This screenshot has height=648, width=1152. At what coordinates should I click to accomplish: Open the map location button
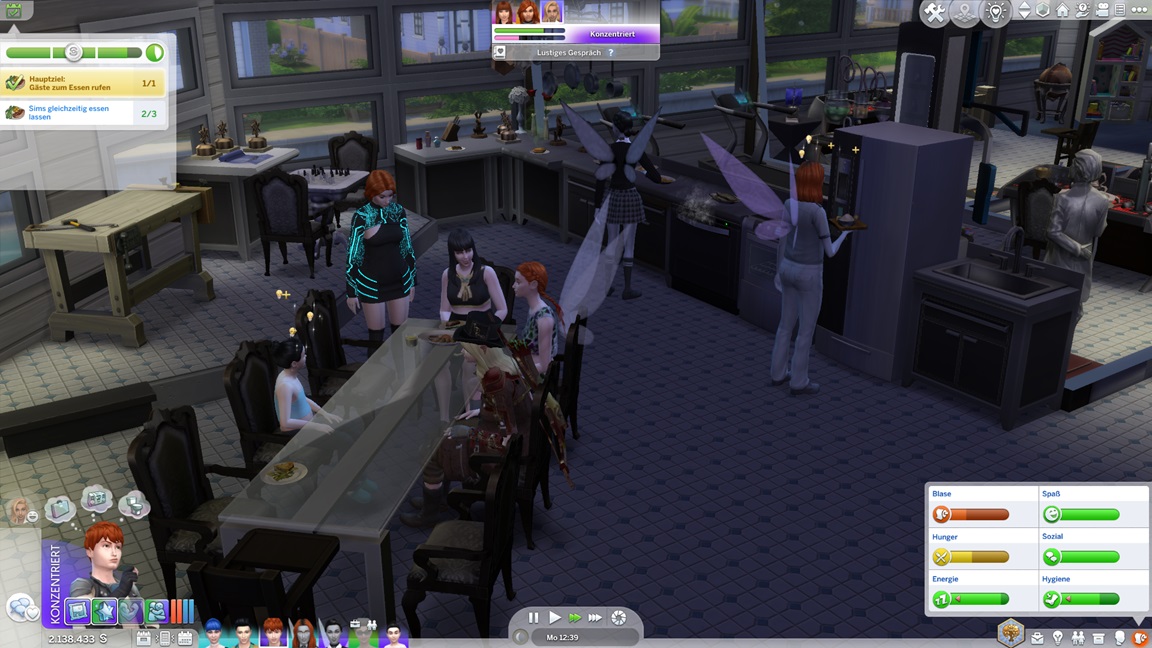[964, 12]
